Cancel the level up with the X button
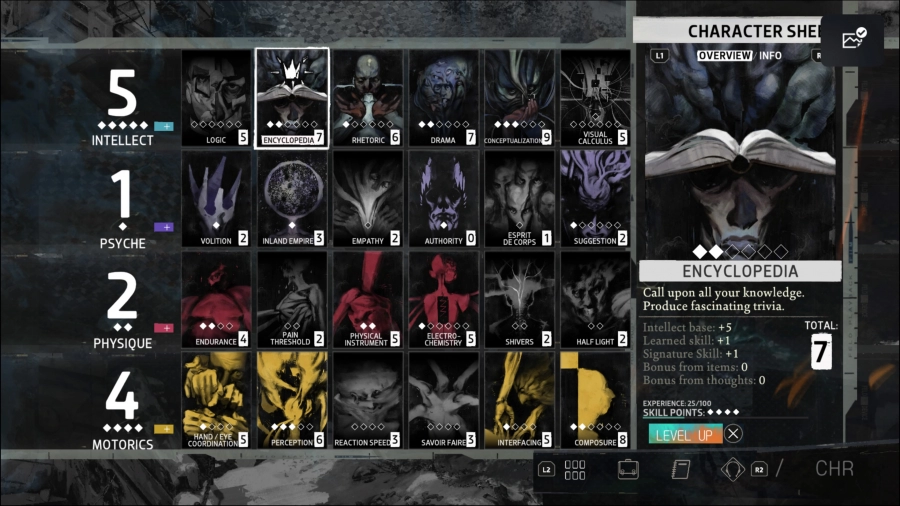 coord(734,434)
